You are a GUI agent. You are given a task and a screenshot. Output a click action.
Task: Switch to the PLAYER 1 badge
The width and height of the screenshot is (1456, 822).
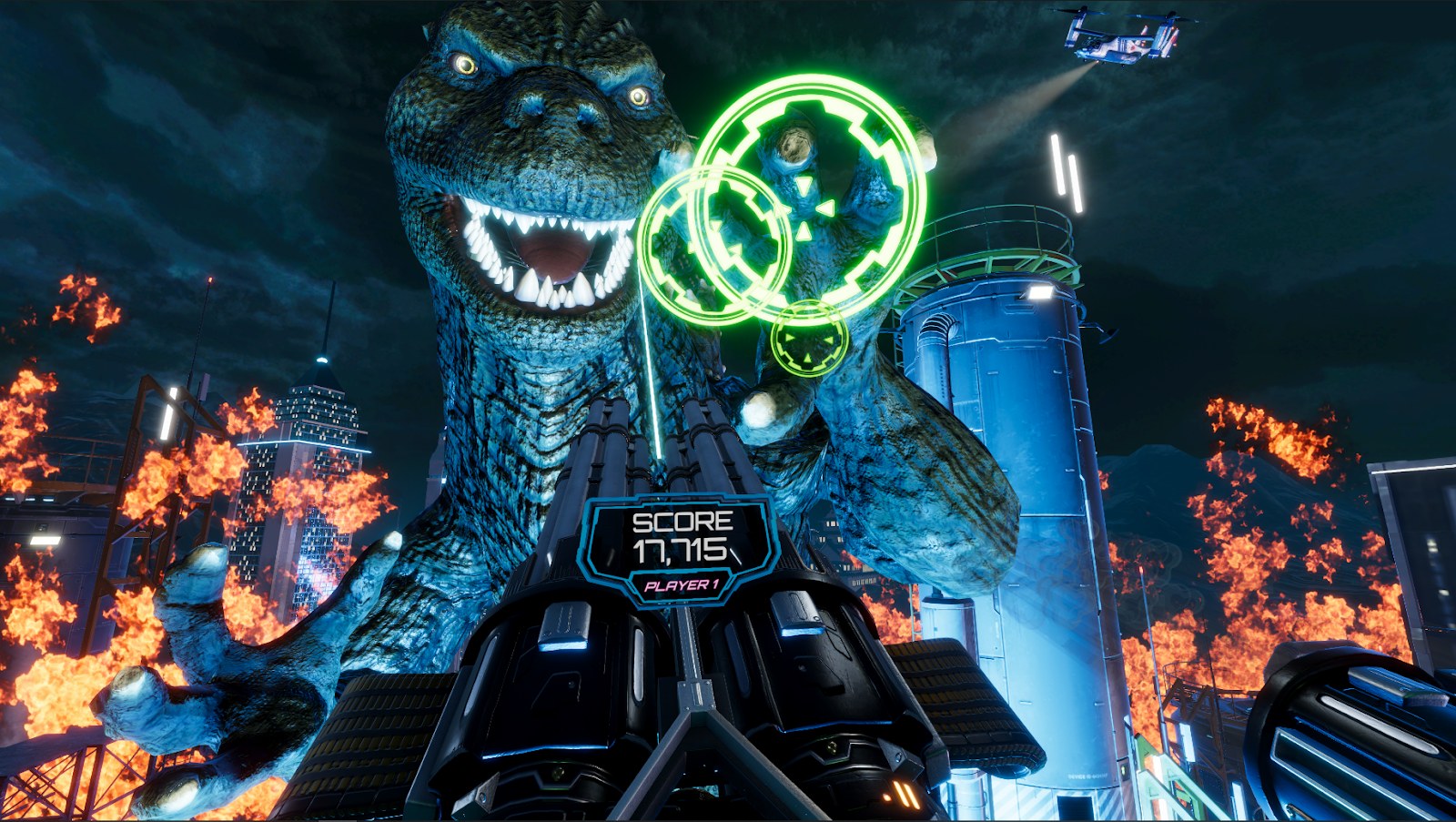[681, 587]
